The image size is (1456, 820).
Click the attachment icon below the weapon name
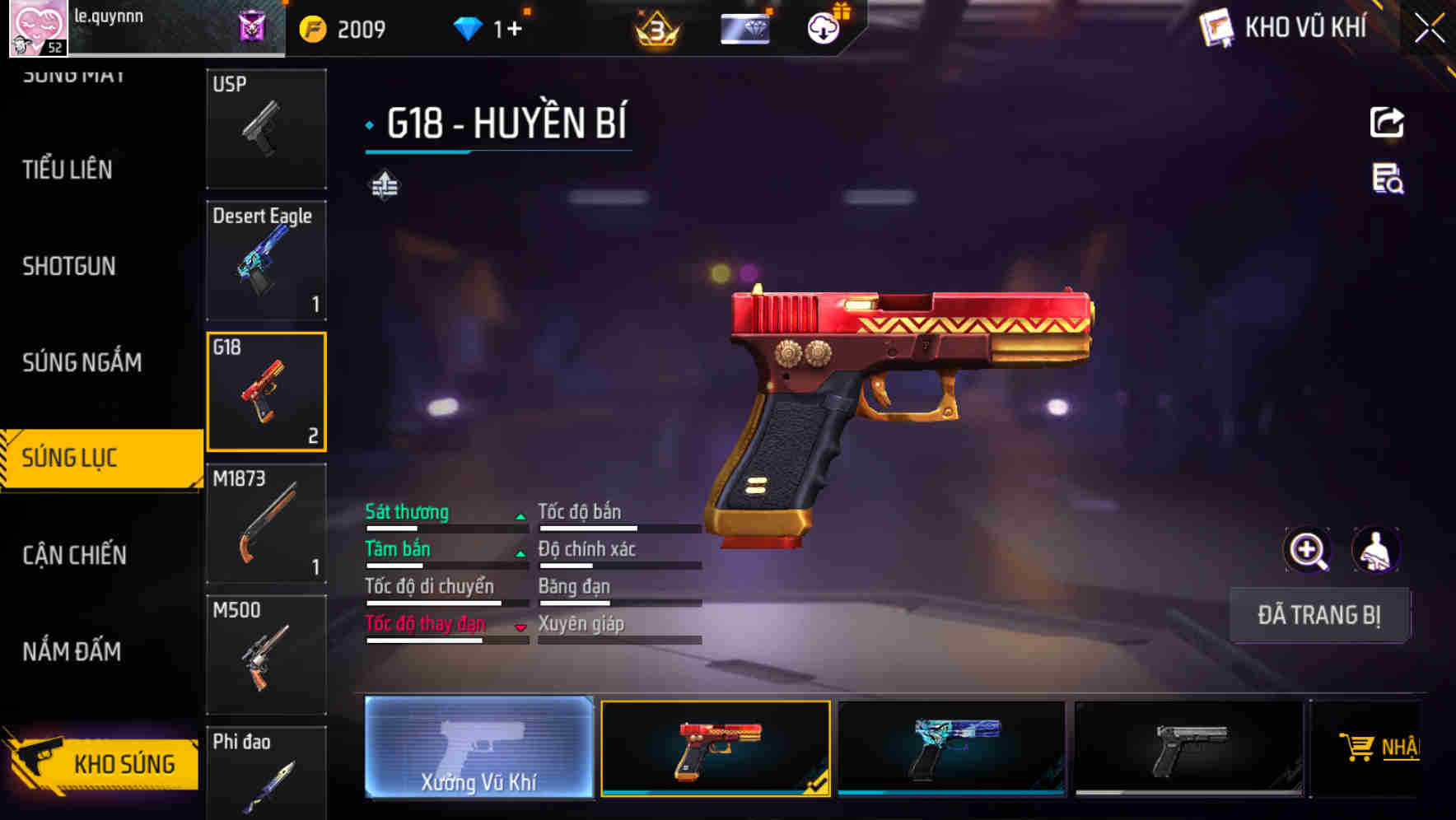click(x=386, y=185)
